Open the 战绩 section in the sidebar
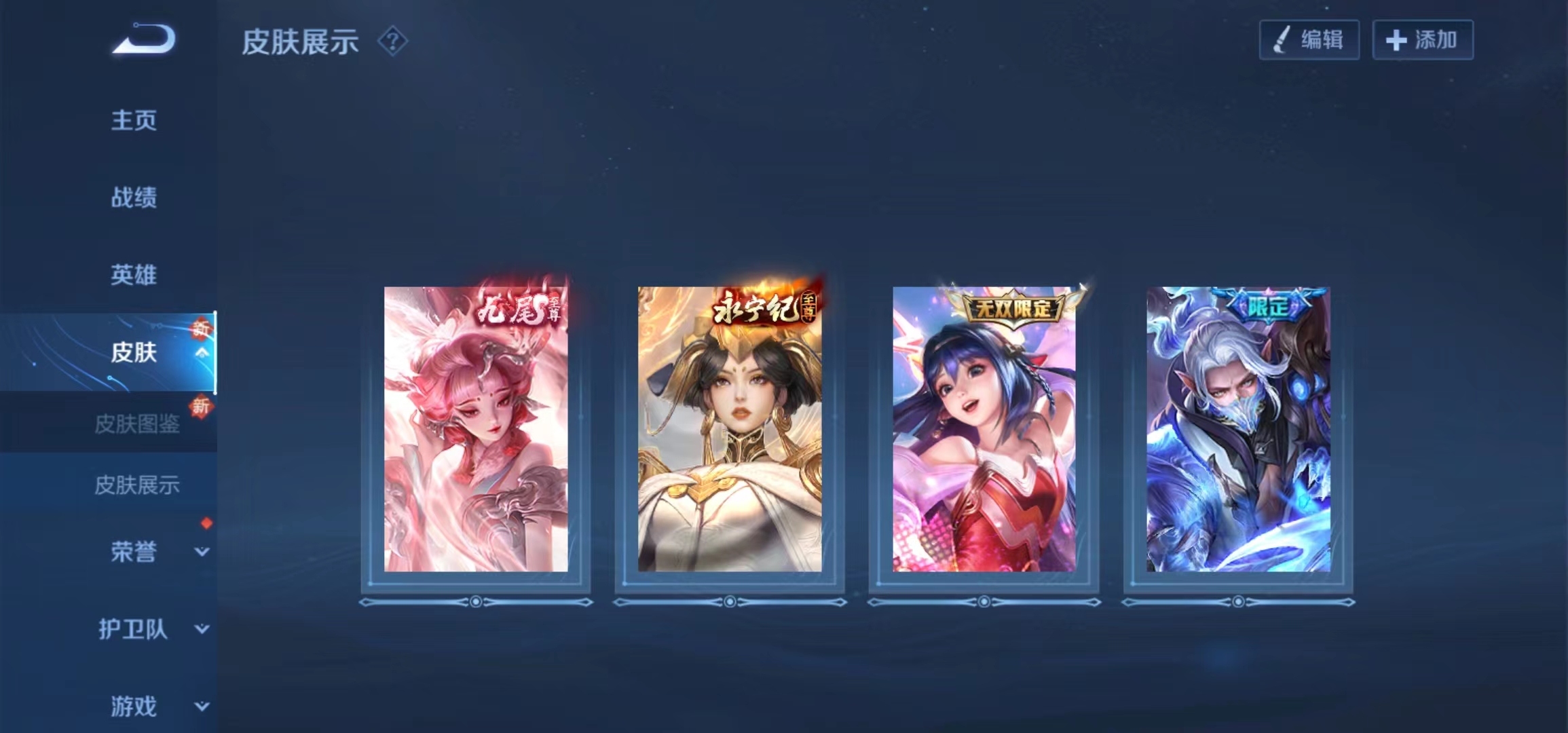 click(x=133, y=198)
